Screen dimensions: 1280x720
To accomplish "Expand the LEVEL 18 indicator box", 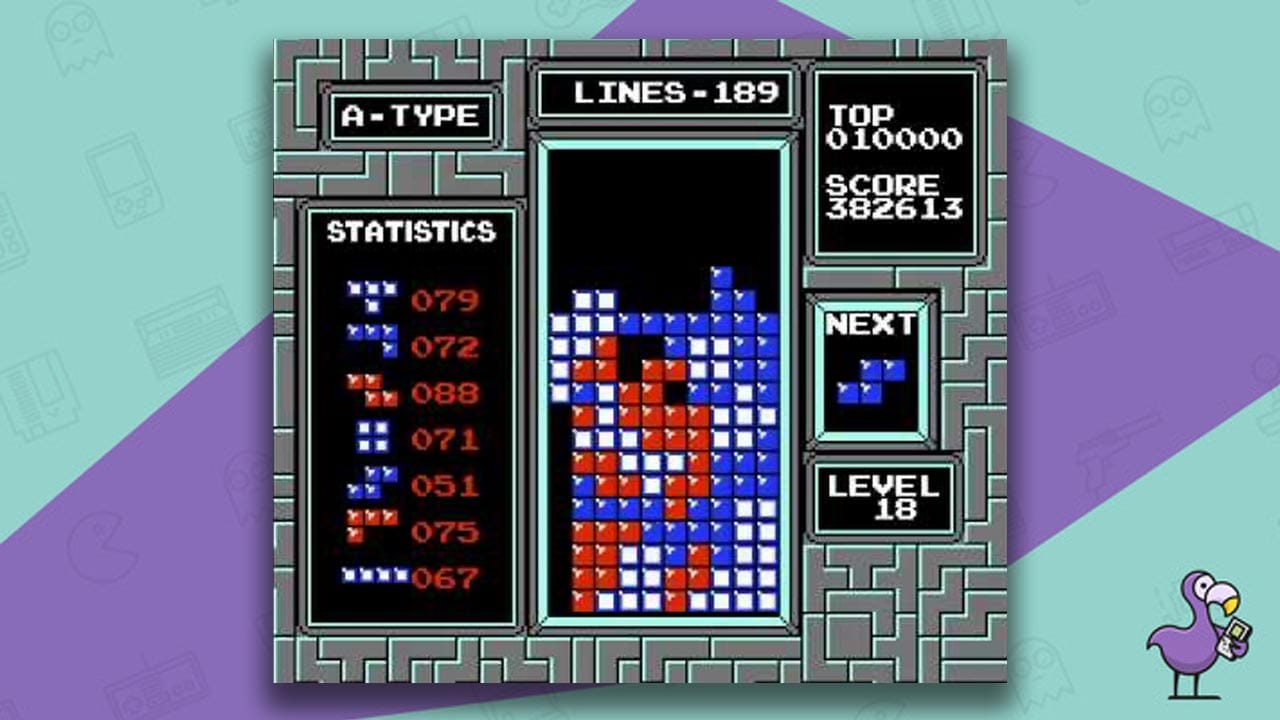I will [886, 498].
